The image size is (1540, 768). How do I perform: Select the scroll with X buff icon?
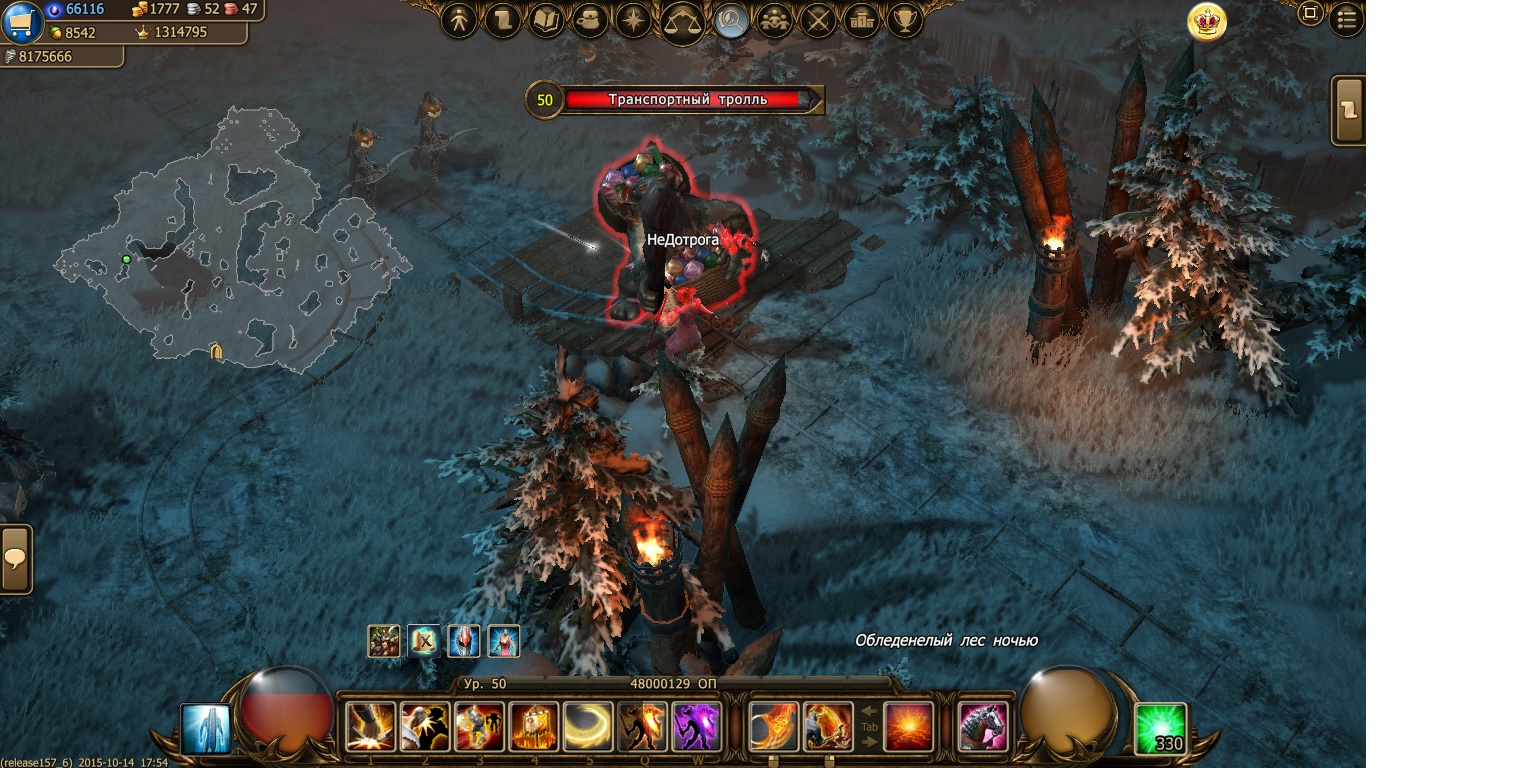[x=424, y=640]
